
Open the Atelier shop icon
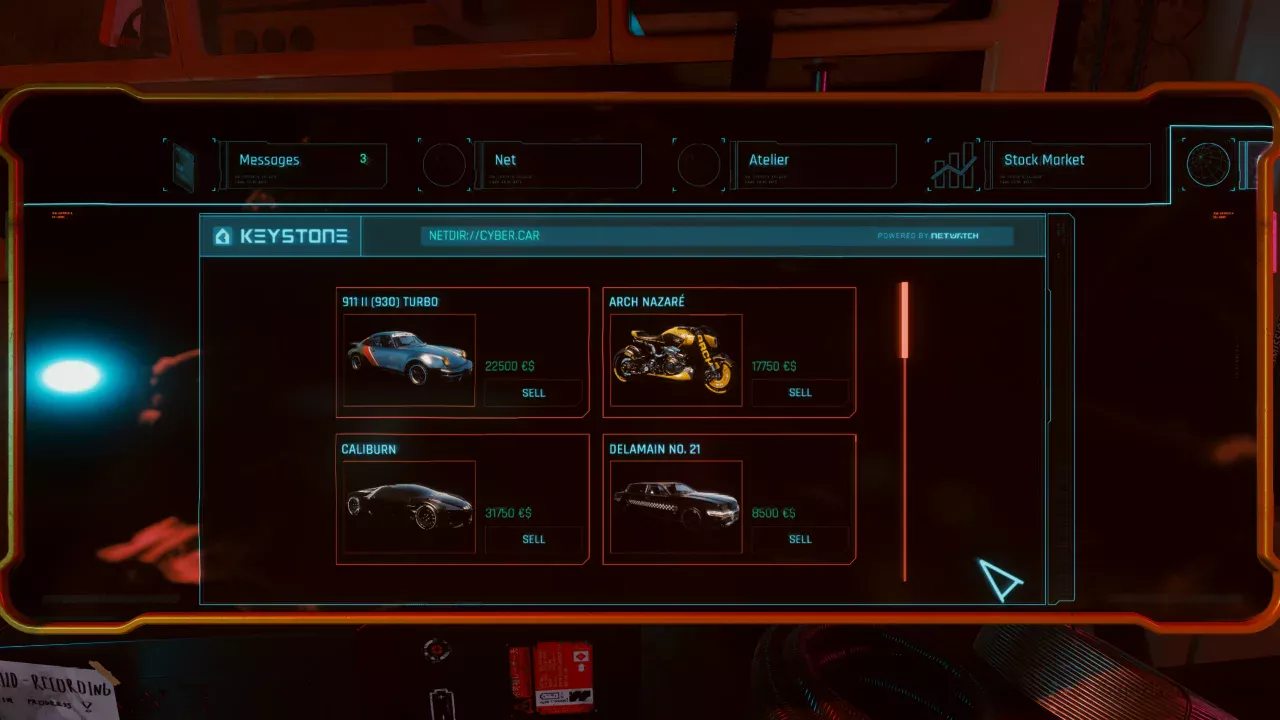click(x=700, y=164)
